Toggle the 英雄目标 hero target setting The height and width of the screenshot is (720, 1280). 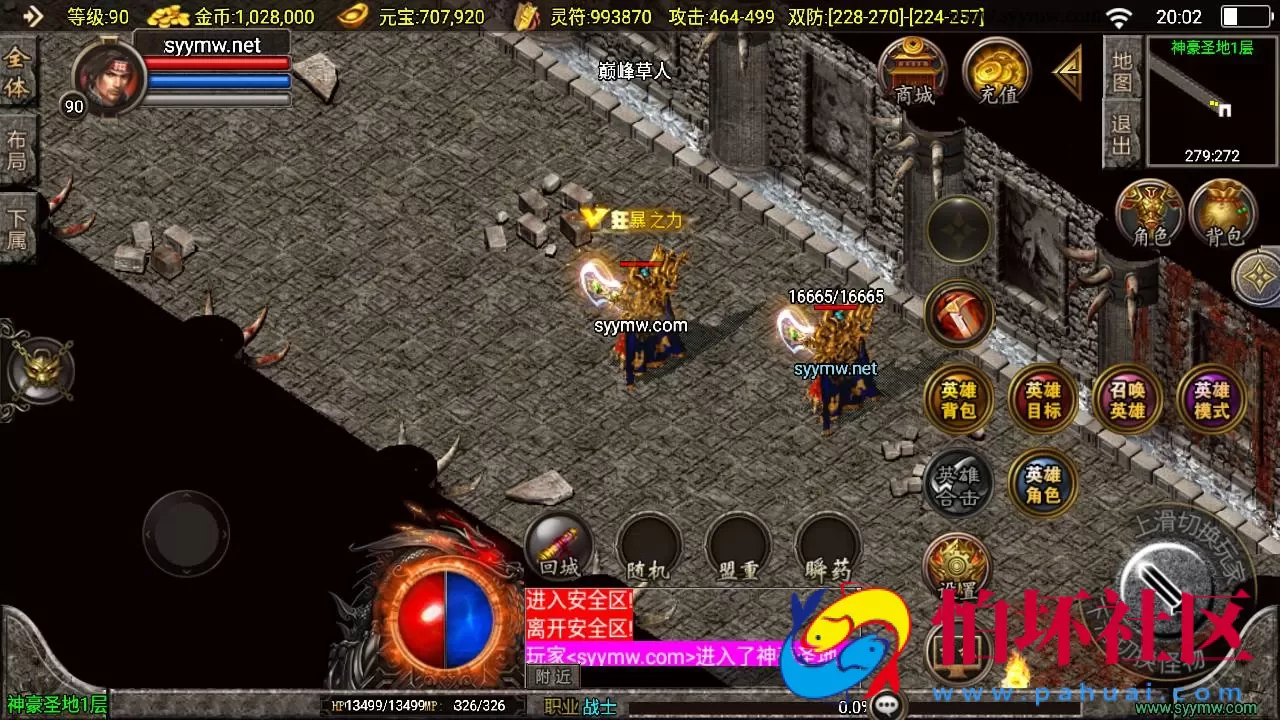click(x=1042, y=399)
